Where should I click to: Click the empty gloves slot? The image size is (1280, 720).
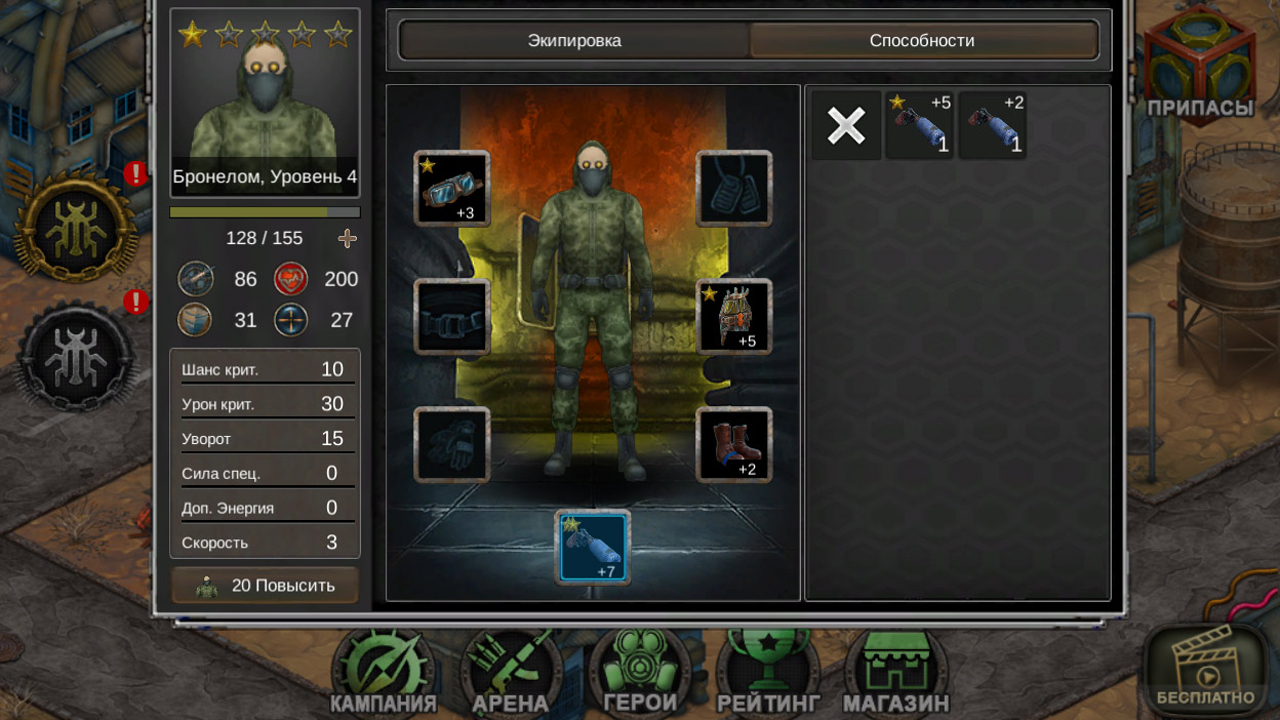(x=451, y=444)
